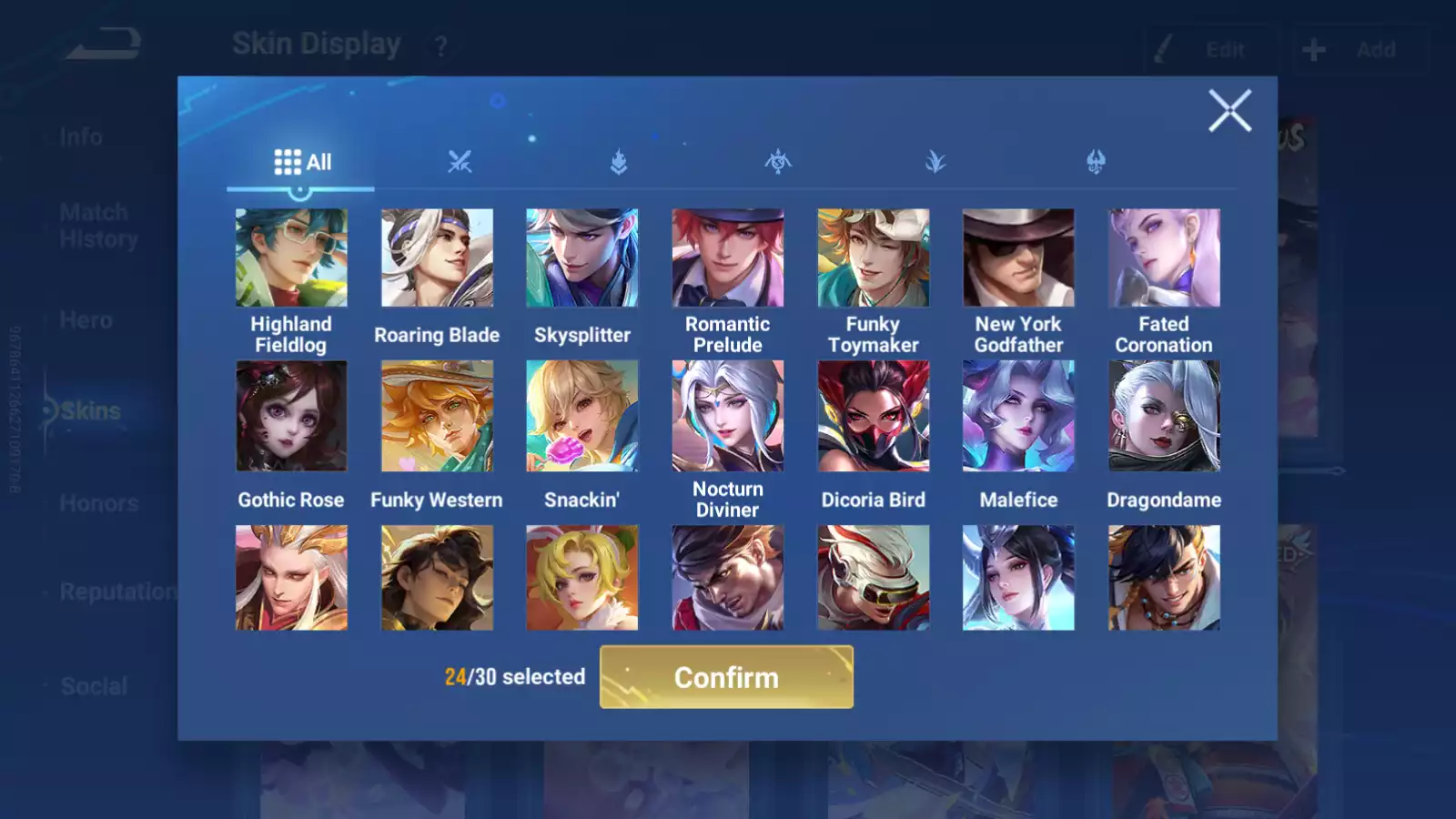
Task: Pick the Fated Coronation skin
Action: [1164, 258]
